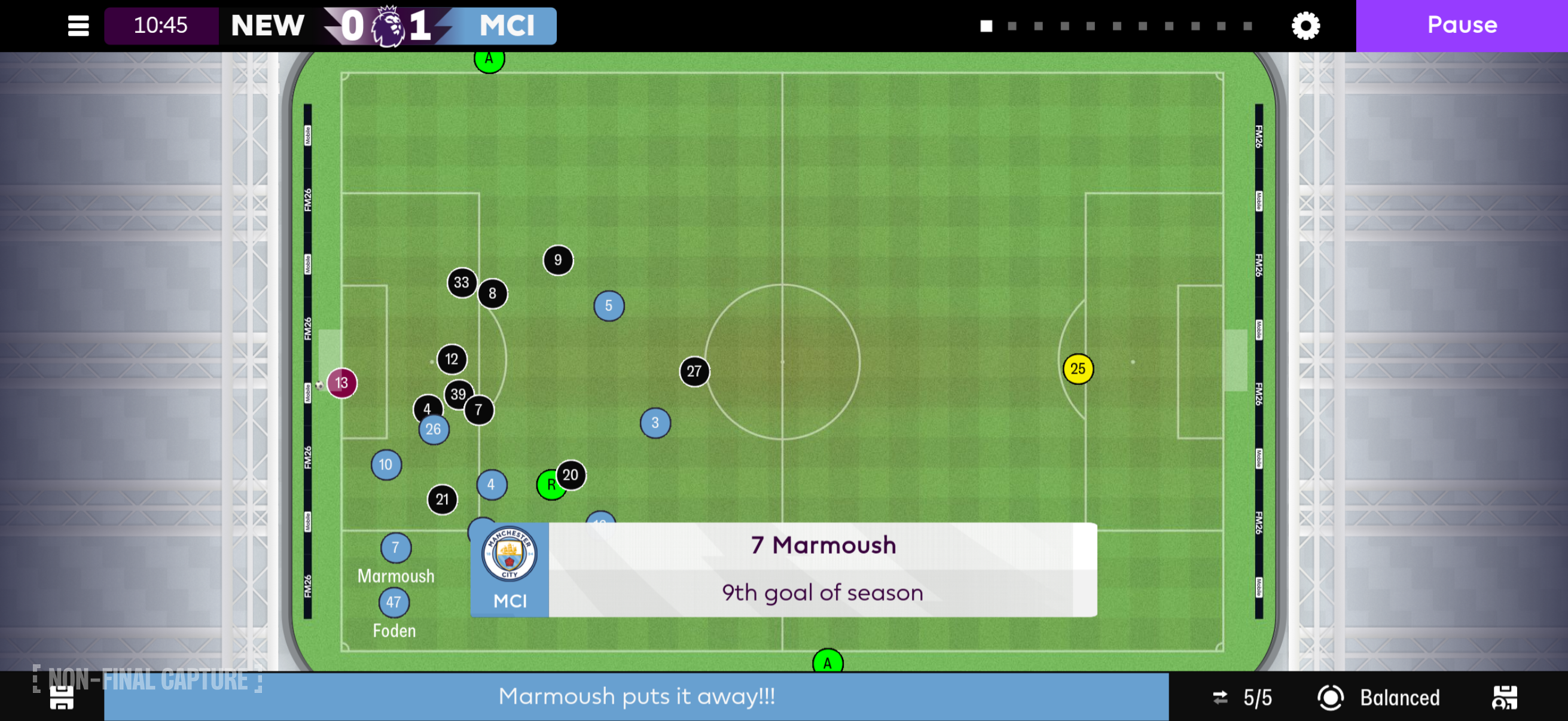Pause the match
The image size is (1568, 721).
[x=1461, y=26]
